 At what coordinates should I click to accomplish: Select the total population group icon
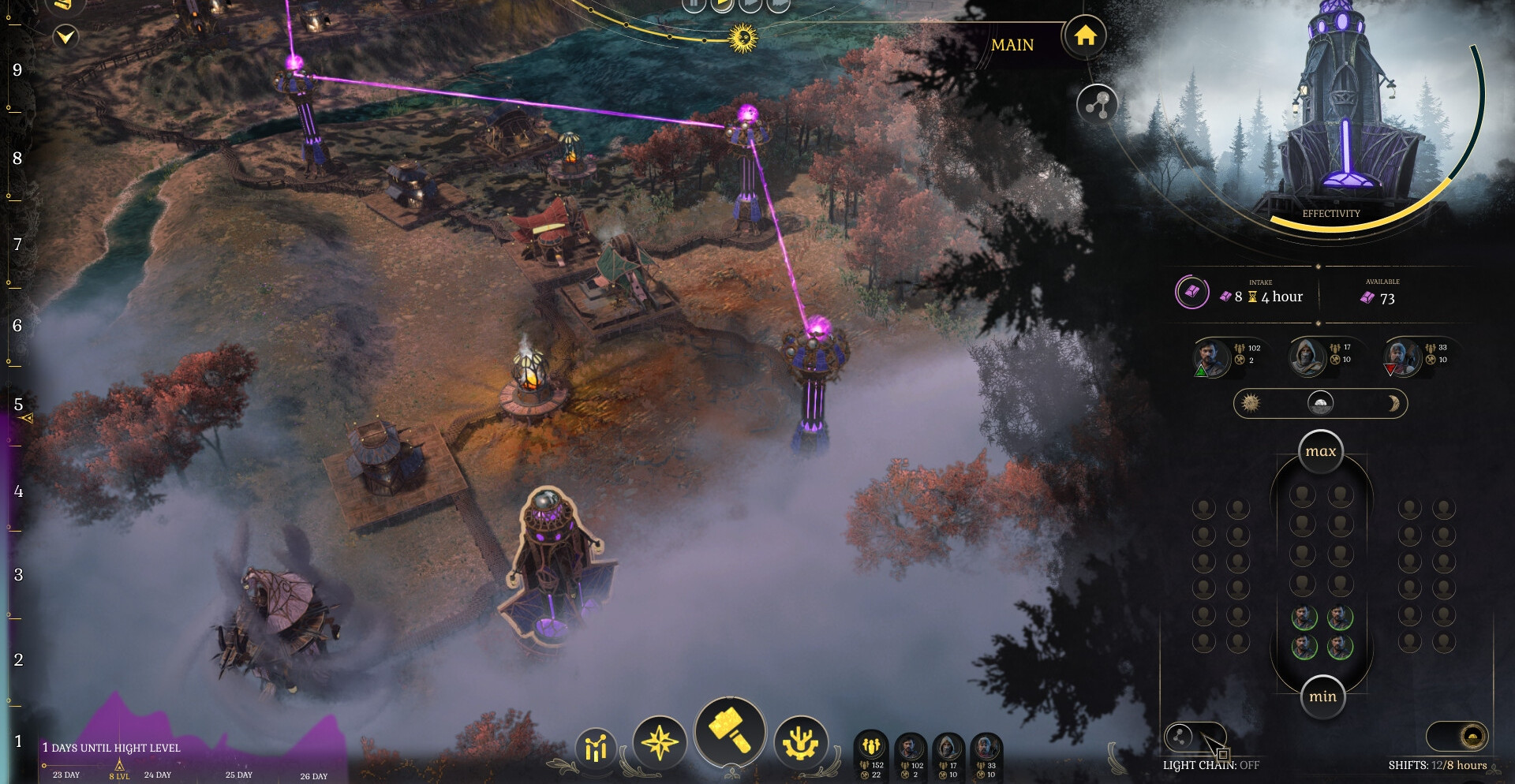point(871,745)
